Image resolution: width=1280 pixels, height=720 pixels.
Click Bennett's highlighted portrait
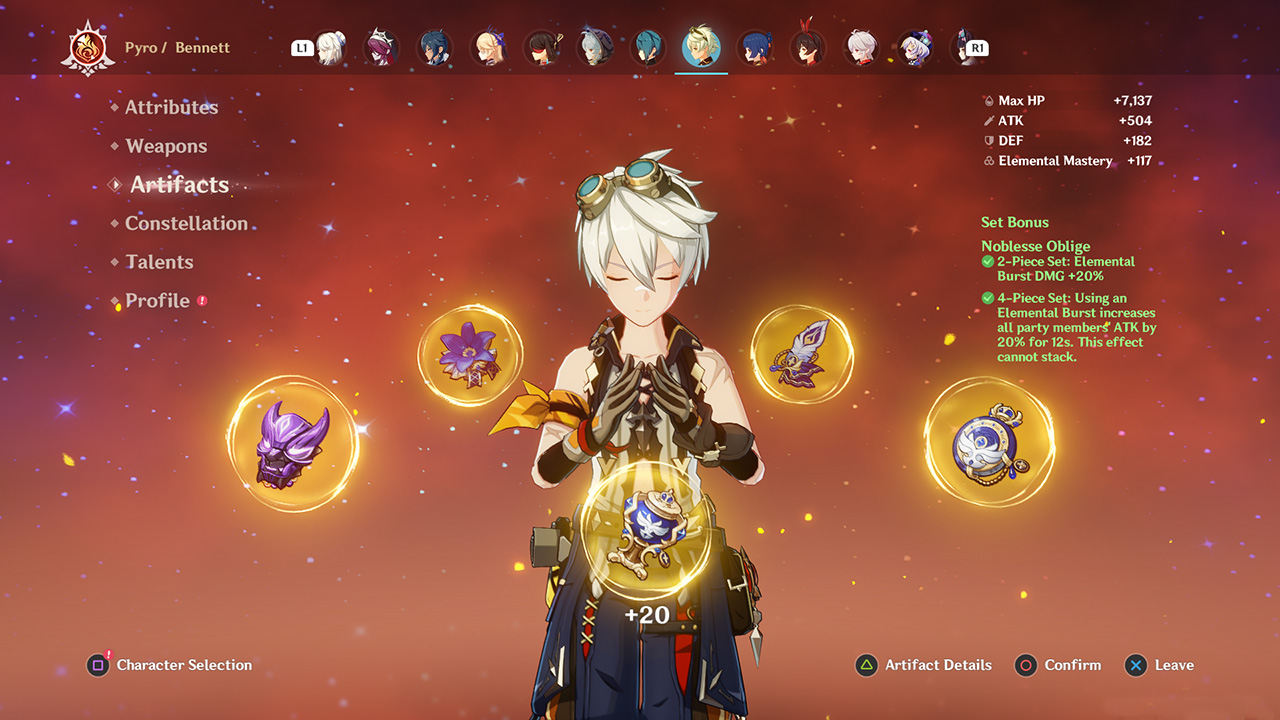[x=701, y=48]
